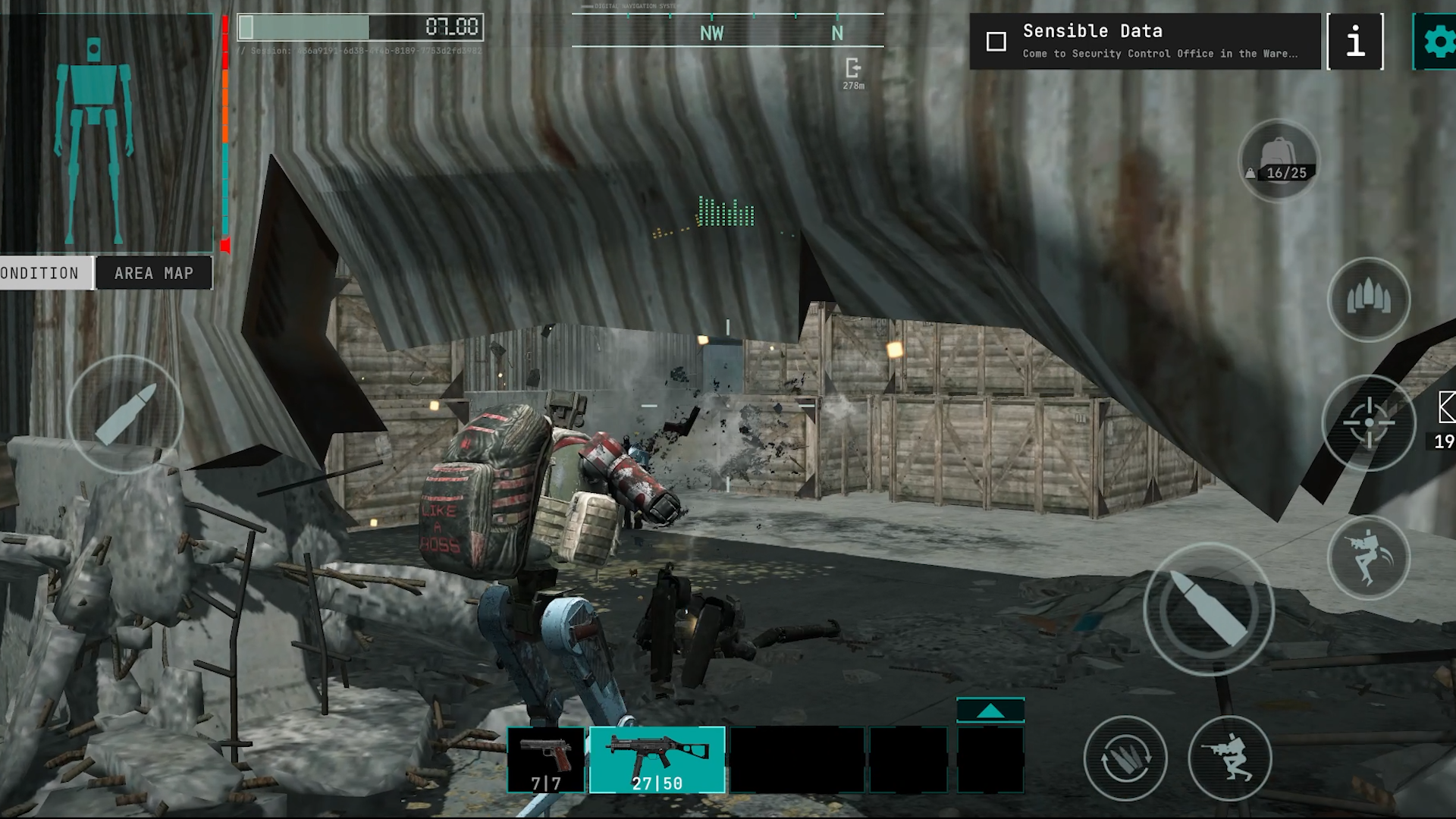Viewport: 1456px width, 819px height.
Task: Open the settings gear in the corner
Action: [x=1439, y=42]
